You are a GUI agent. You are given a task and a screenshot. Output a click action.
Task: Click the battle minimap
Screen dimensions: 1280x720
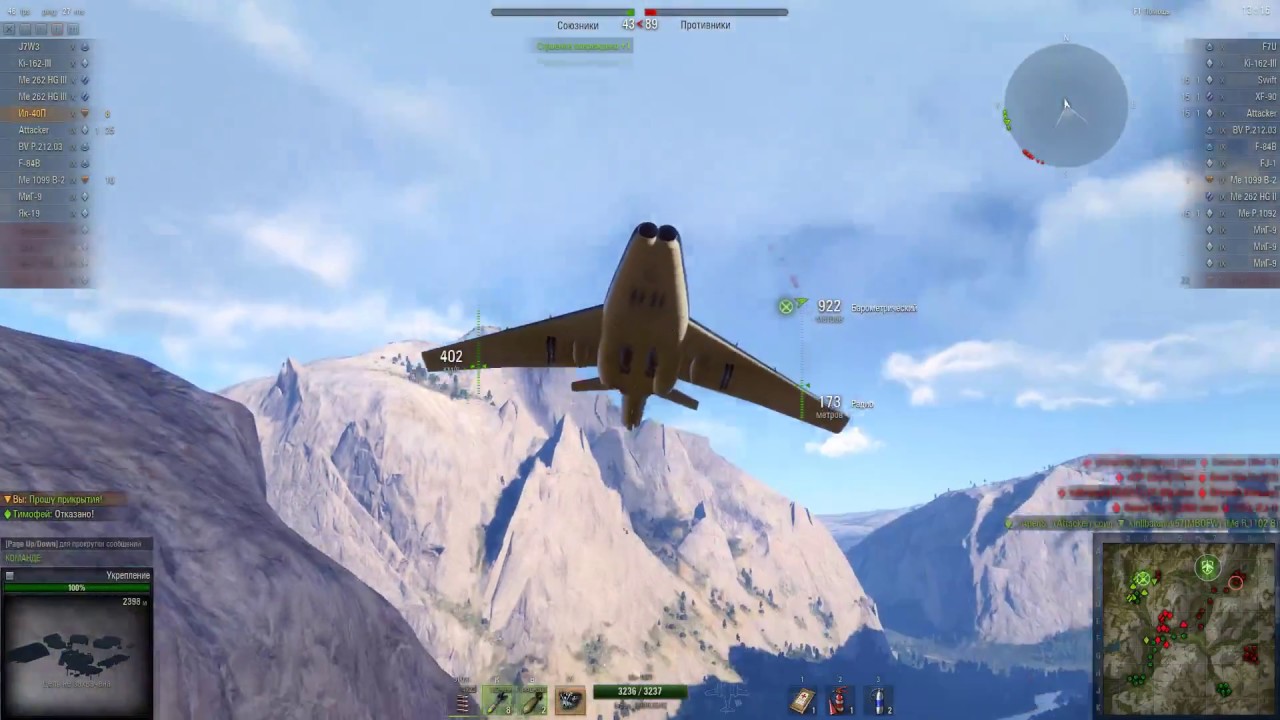pos(1187,627)
